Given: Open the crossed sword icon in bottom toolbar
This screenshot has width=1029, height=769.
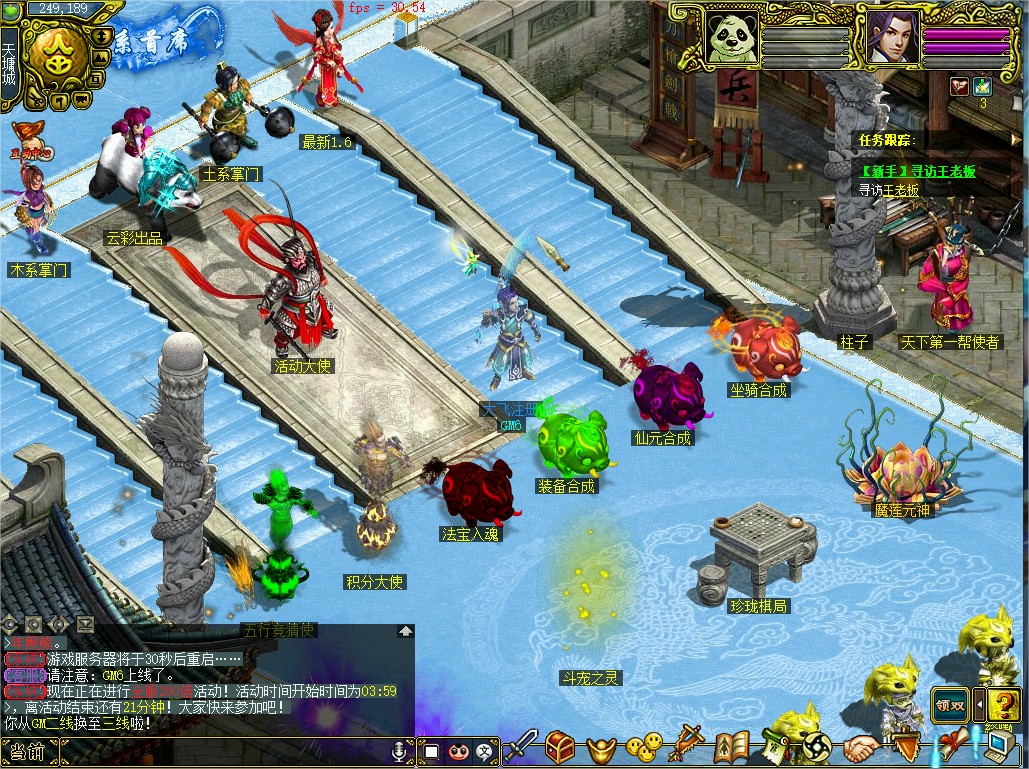Looking at the screenshot, I should pyautogui.click(x=521, y=746).
